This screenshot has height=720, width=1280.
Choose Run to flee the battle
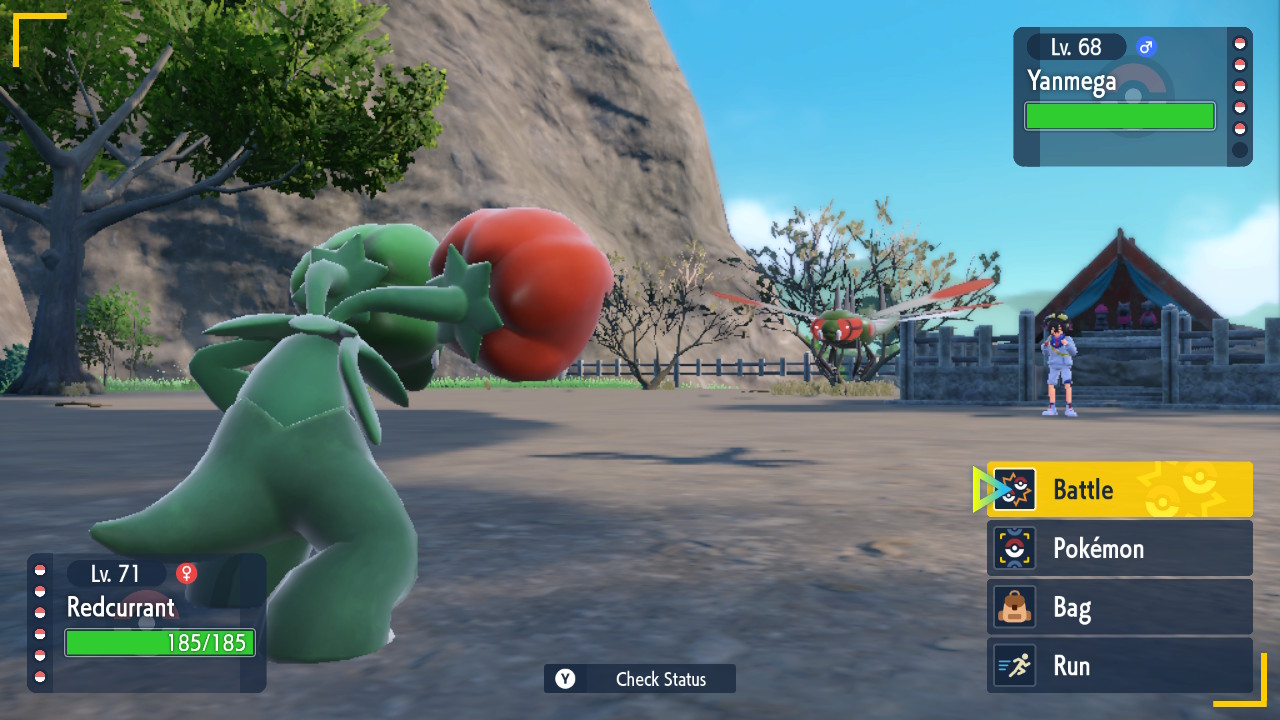click(x=1119, y=666)
